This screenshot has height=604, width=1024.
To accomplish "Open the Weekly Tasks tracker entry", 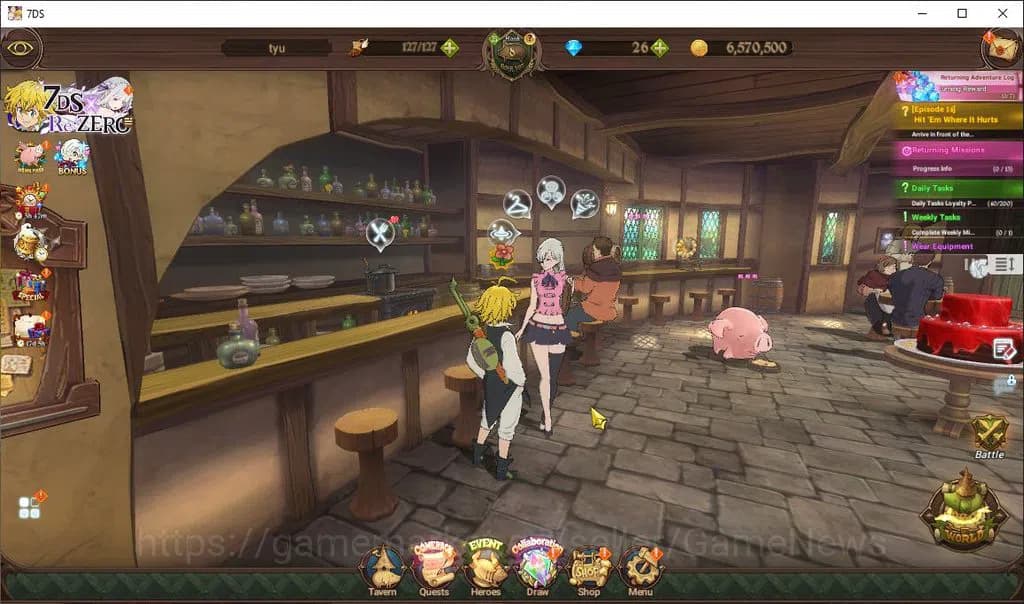I will [956, 218].
